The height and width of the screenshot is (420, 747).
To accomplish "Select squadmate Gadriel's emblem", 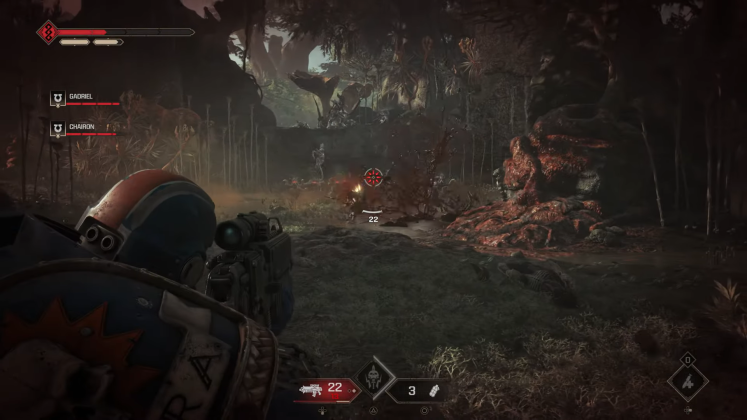I will [x=58, y=99].
